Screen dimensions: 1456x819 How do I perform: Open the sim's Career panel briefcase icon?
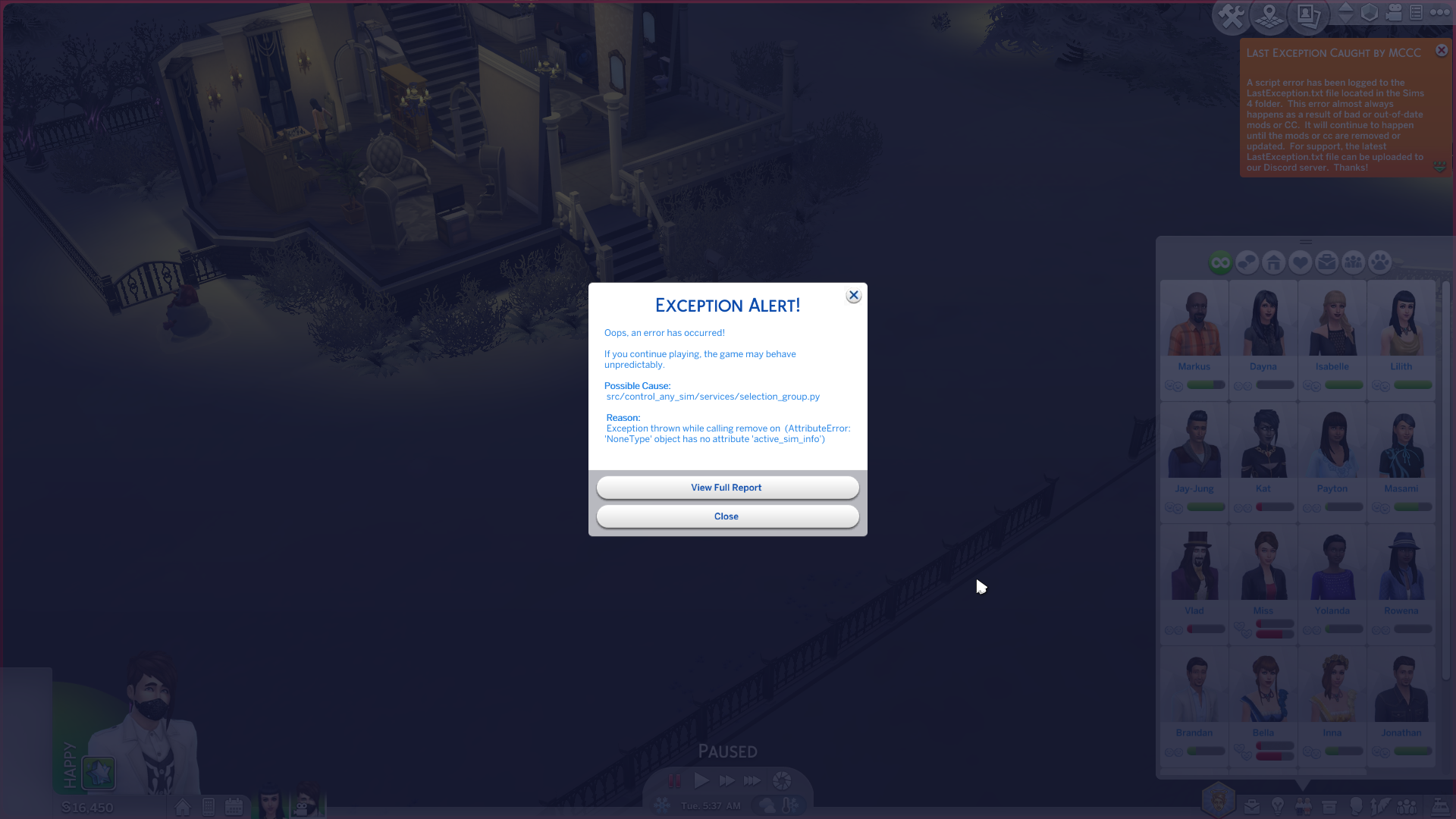tap(1252, 806)
